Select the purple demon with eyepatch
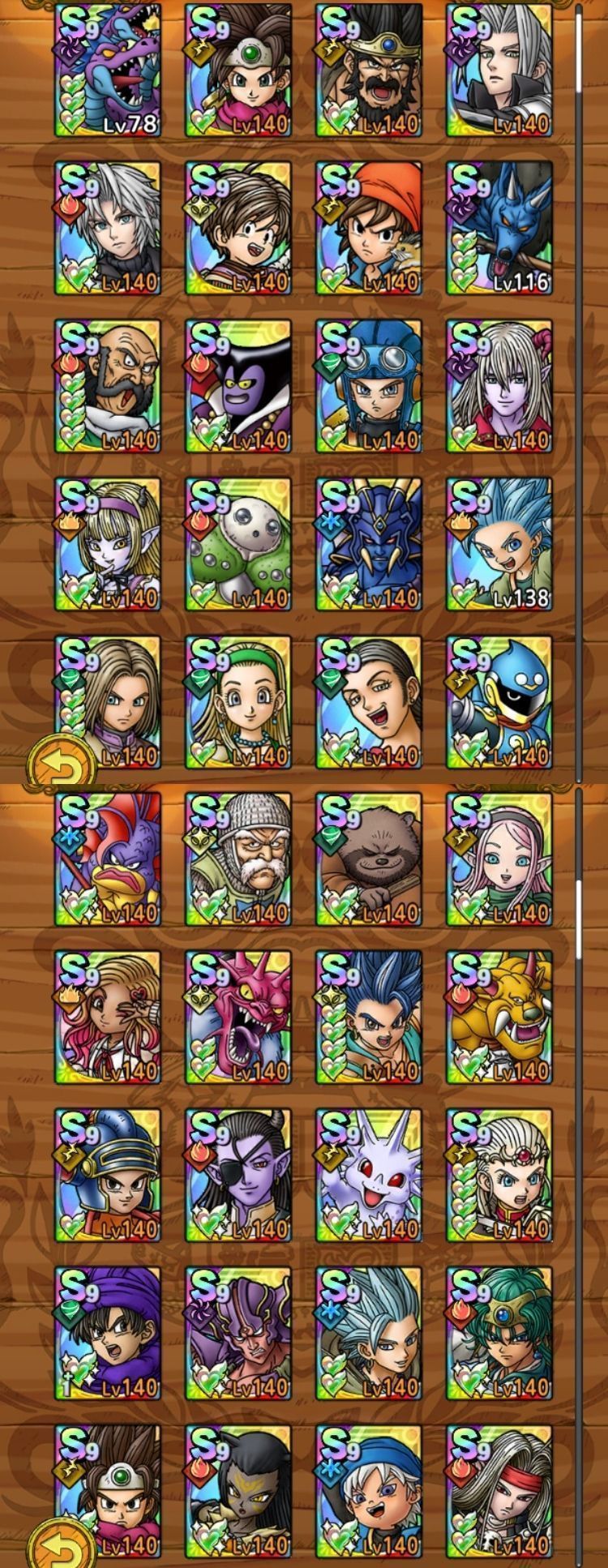 tap(238, 1176)
